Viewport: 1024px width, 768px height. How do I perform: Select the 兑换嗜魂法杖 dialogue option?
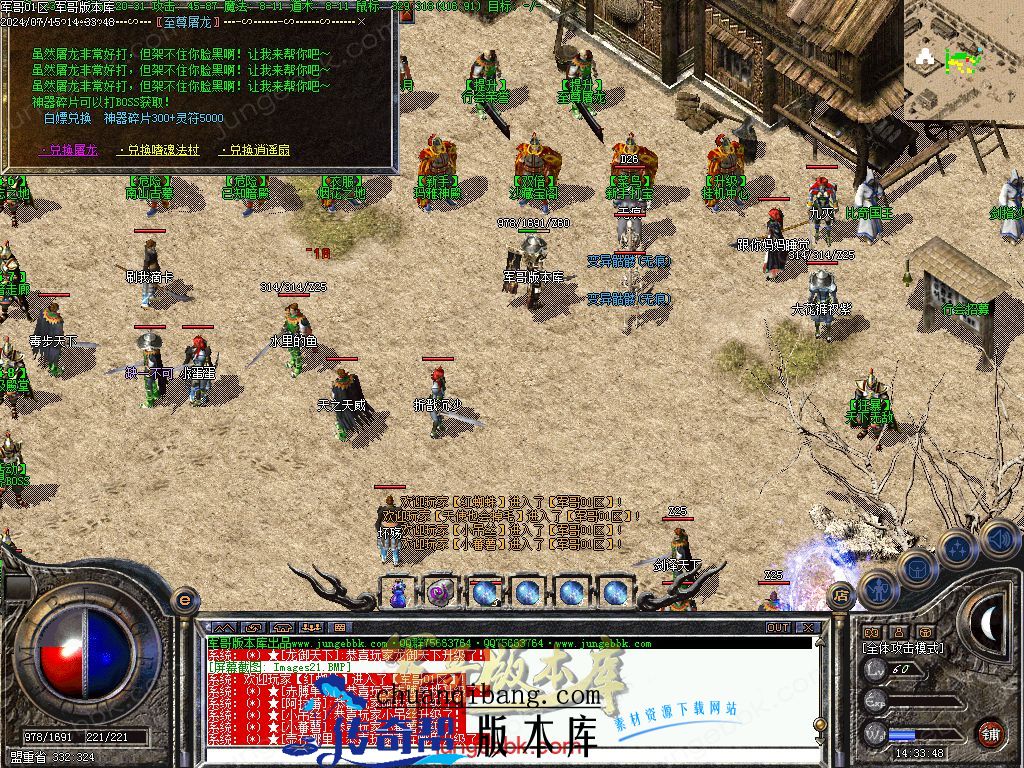pyautogui.click(x=160, y=150)
